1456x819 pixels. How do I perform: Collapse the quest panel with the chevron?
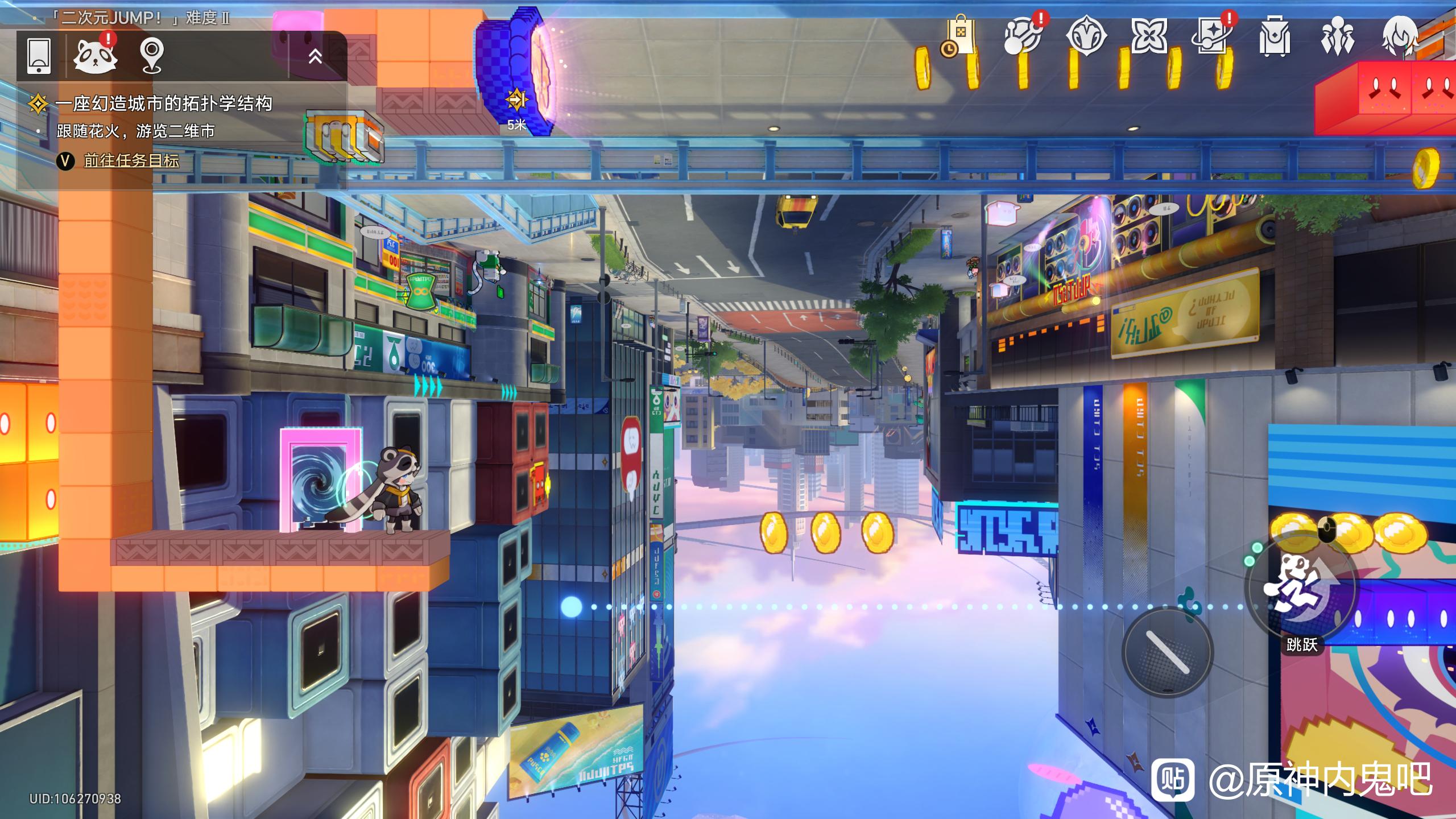coord(315,56)
